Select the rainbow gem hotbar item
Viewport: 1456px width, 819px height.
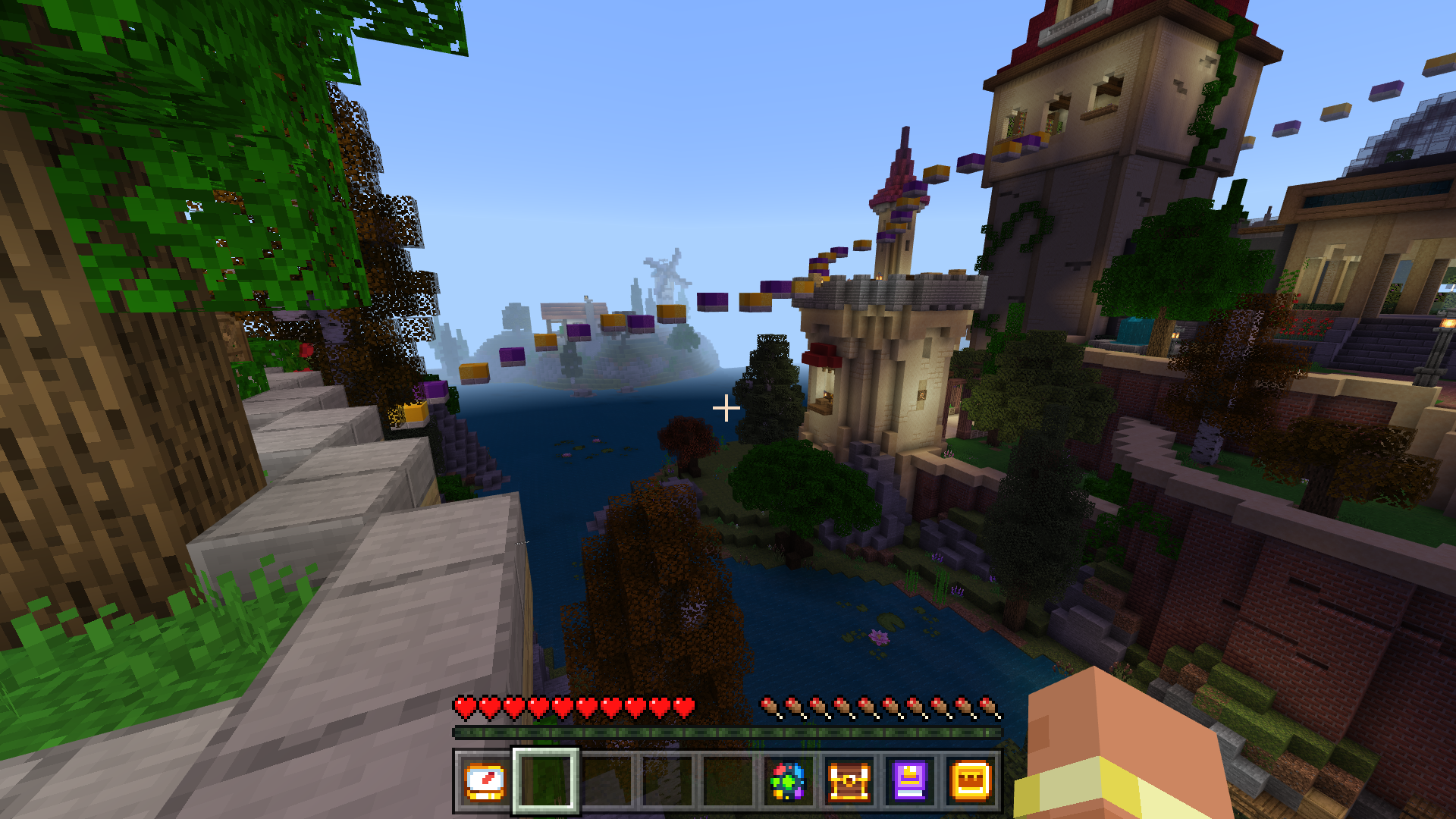[788, 781]
